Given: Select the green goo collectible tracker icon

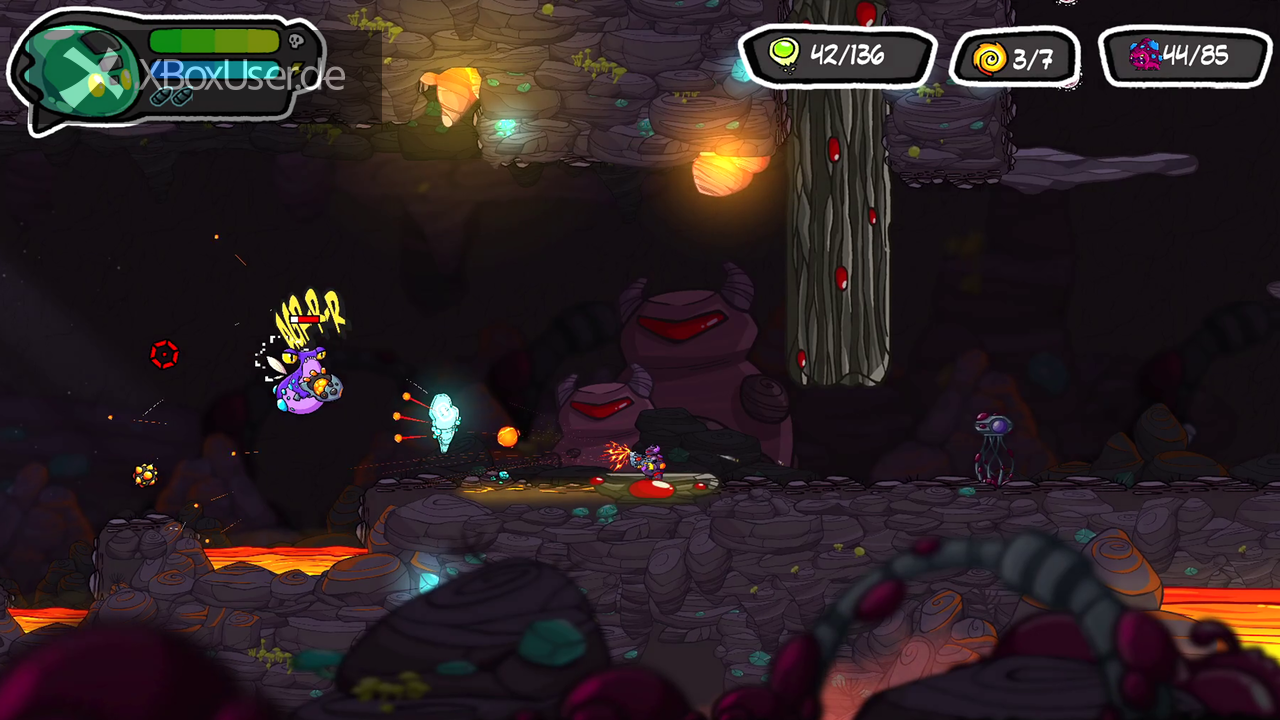Looking at the screenshot, I should pyautogui.click(x=783, y=54).
